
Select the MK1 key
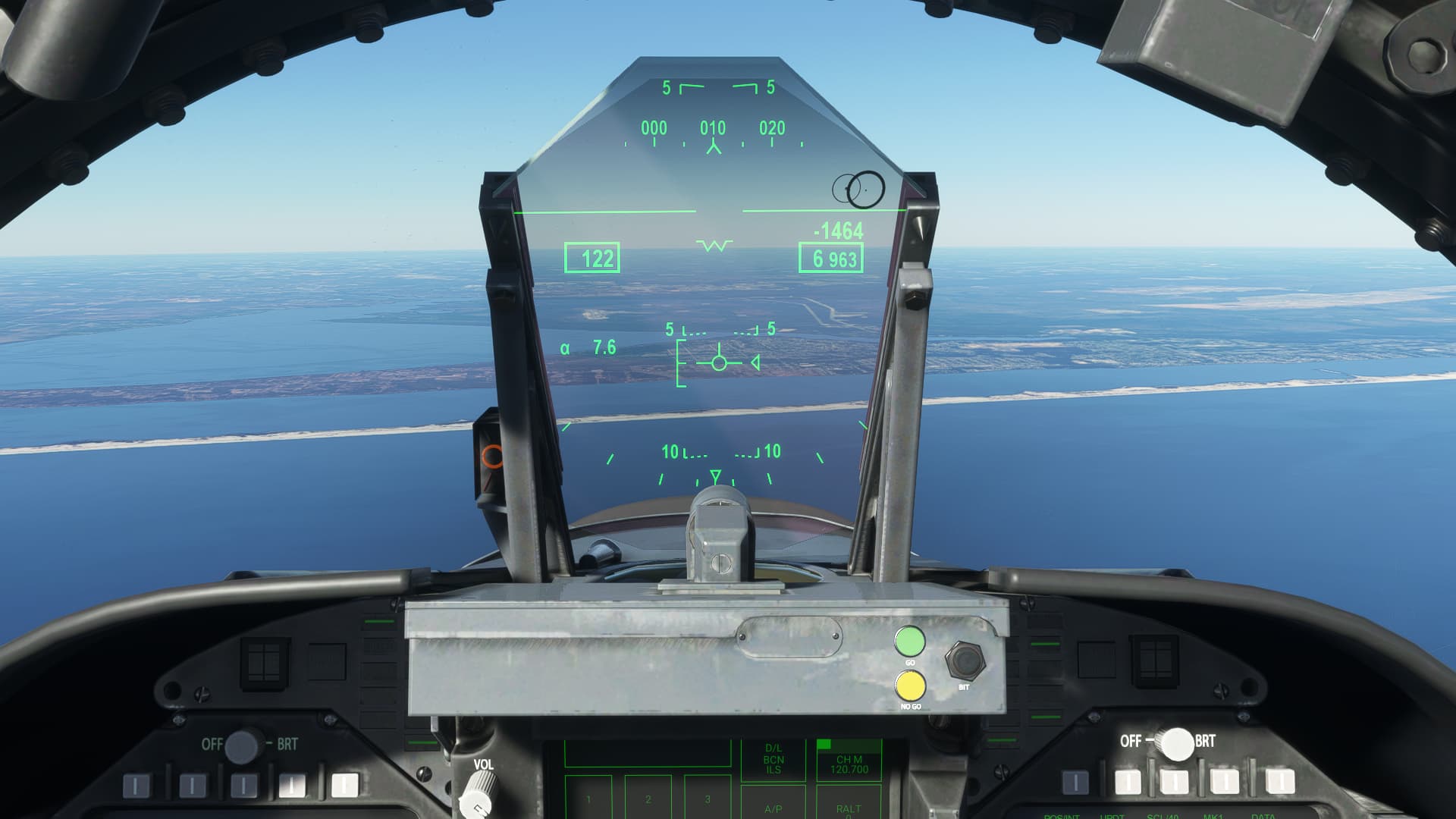click(1213, 815)
